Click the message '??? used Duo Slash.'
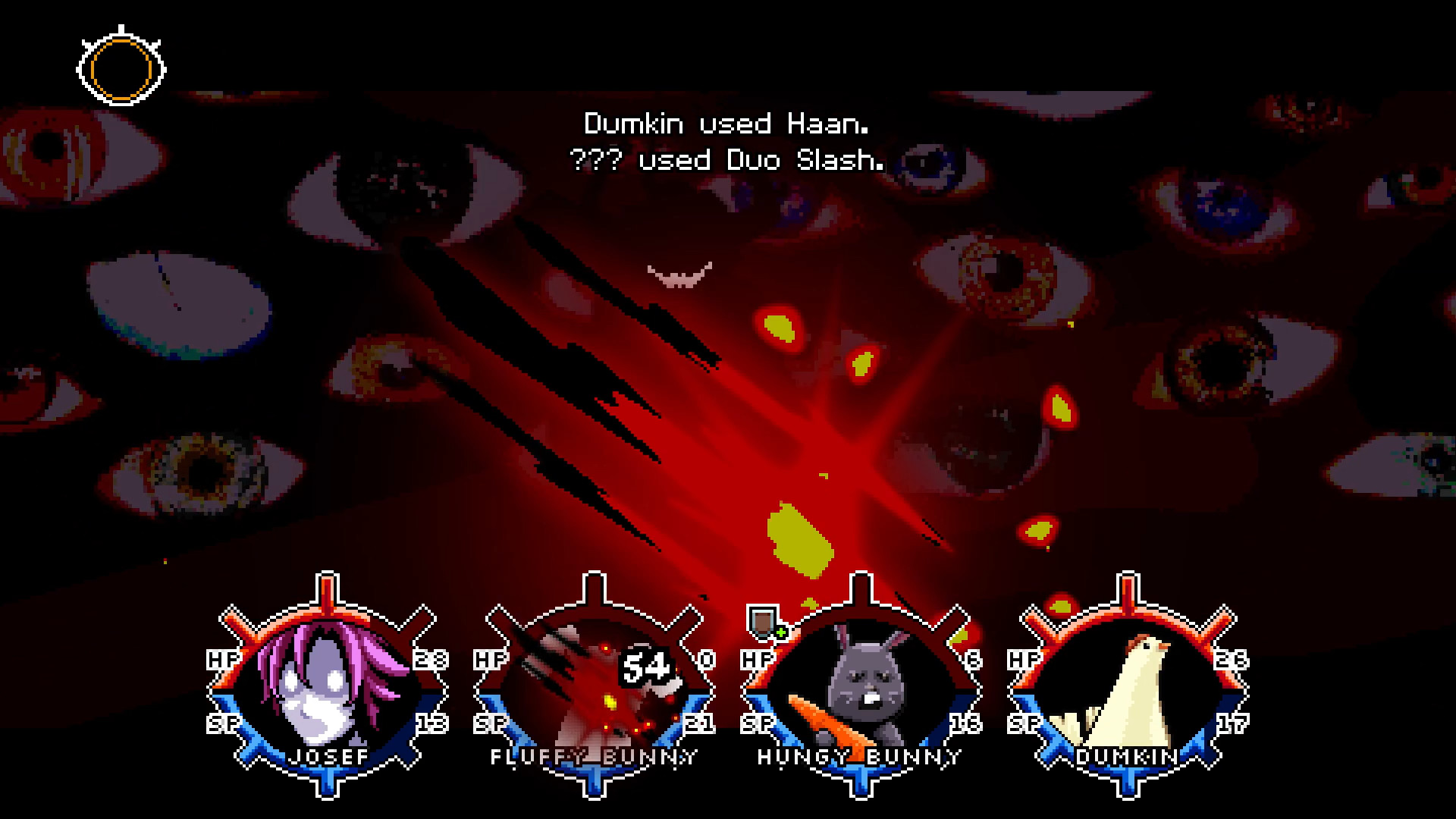Viewport: 1456px width, 819px height. (x=726, y=160)
